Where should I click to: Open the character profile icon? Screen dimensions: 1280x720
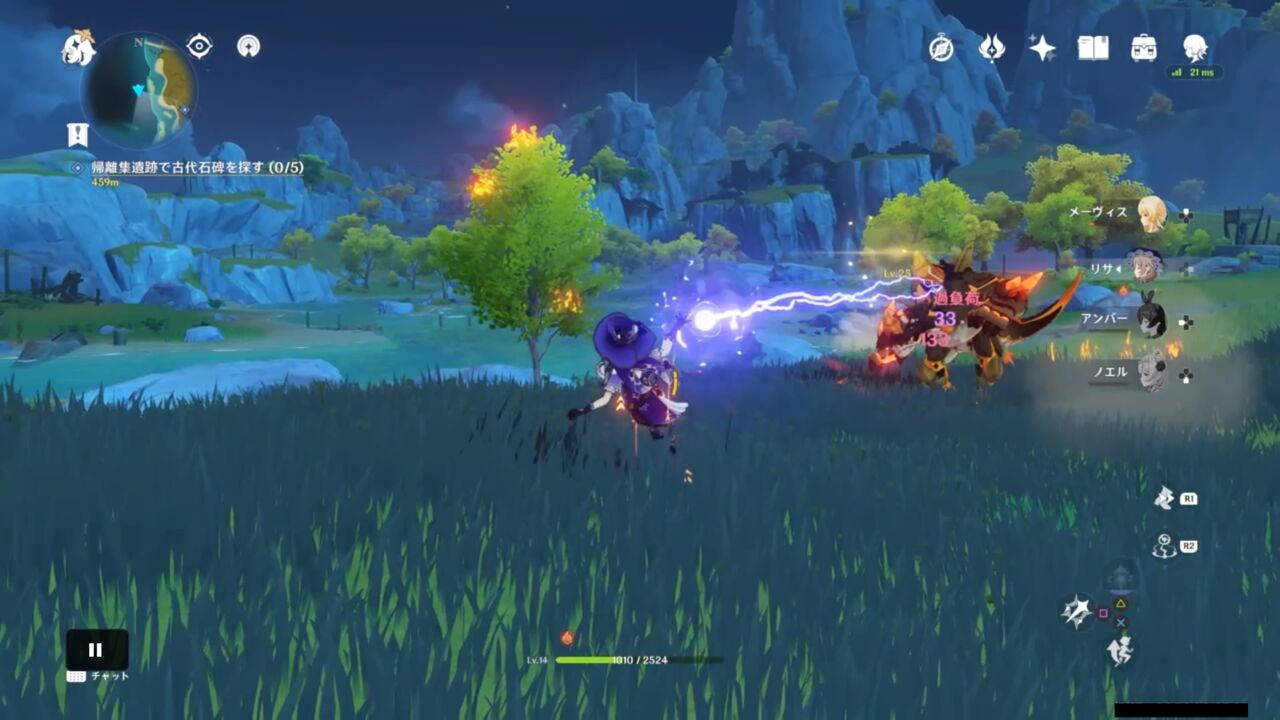pyautogui.click(x=1197, y=48)
